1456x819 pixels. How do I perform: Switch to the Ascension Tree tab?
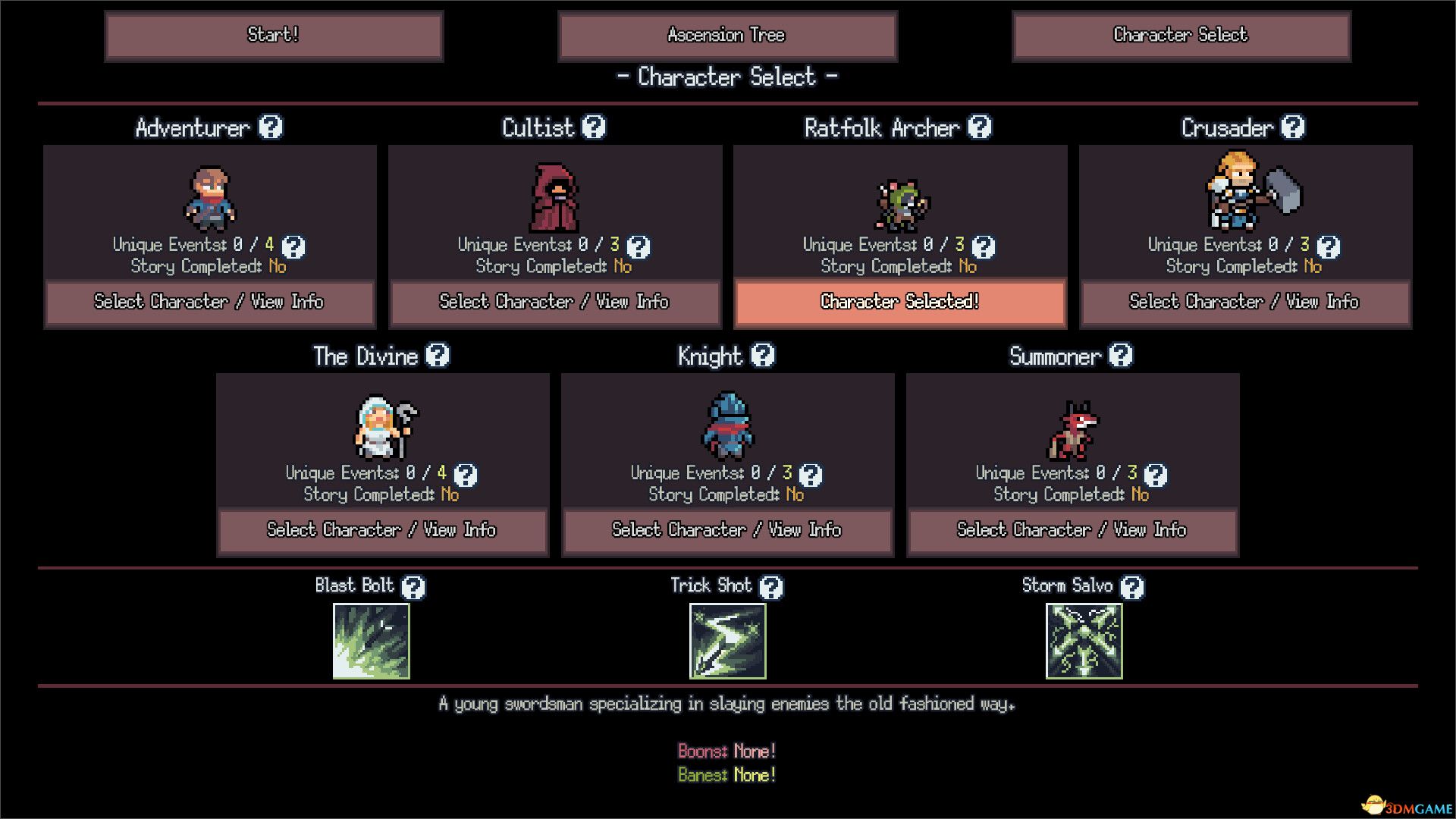[726, 36]
